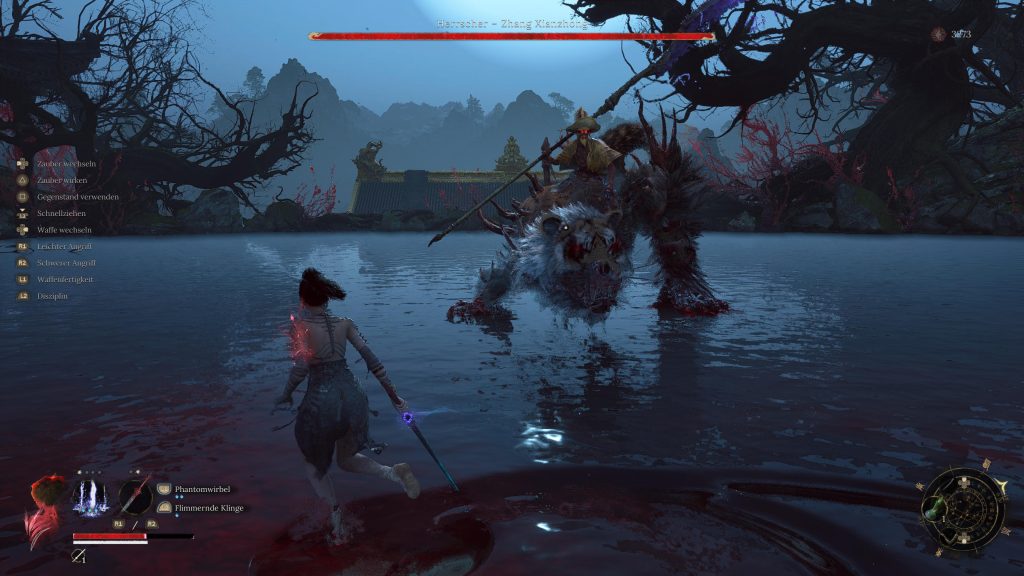Select the quick item slot with count 1
Screen dimensions: 1024x576
point(79,557)
